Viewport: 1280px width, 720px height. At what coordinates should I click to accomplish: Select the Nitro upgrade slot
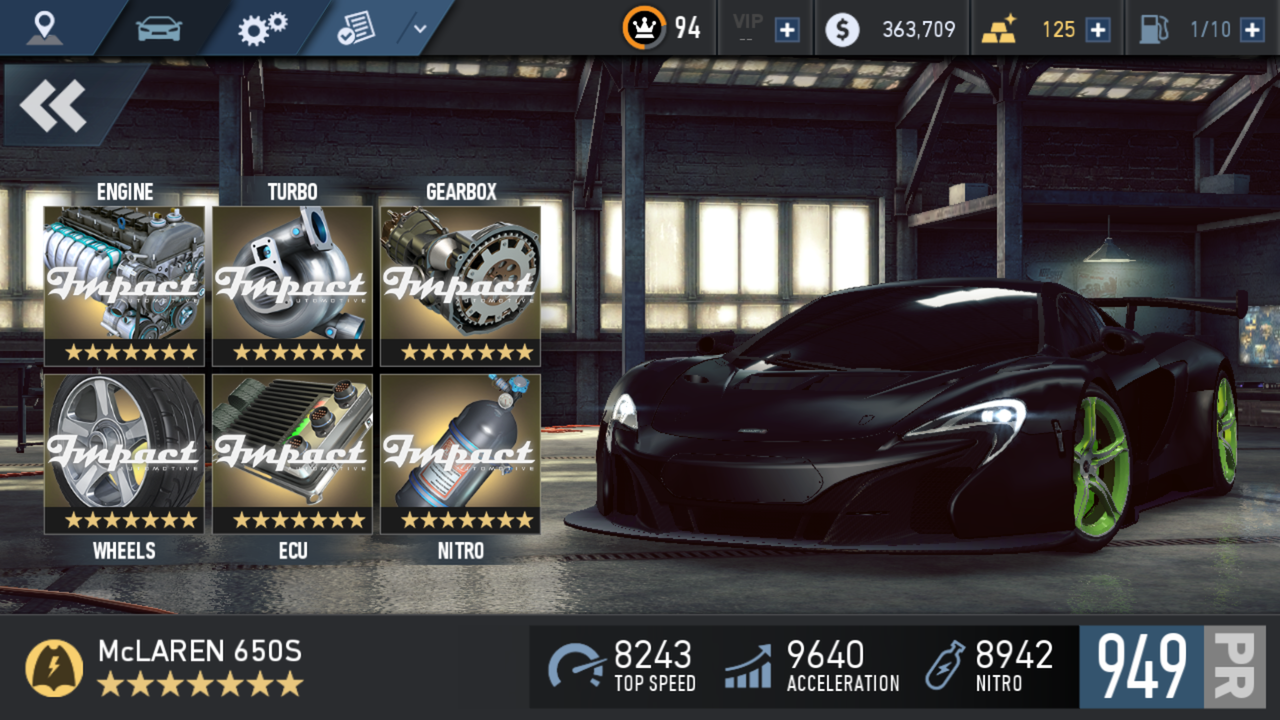(x=460, y=452)
